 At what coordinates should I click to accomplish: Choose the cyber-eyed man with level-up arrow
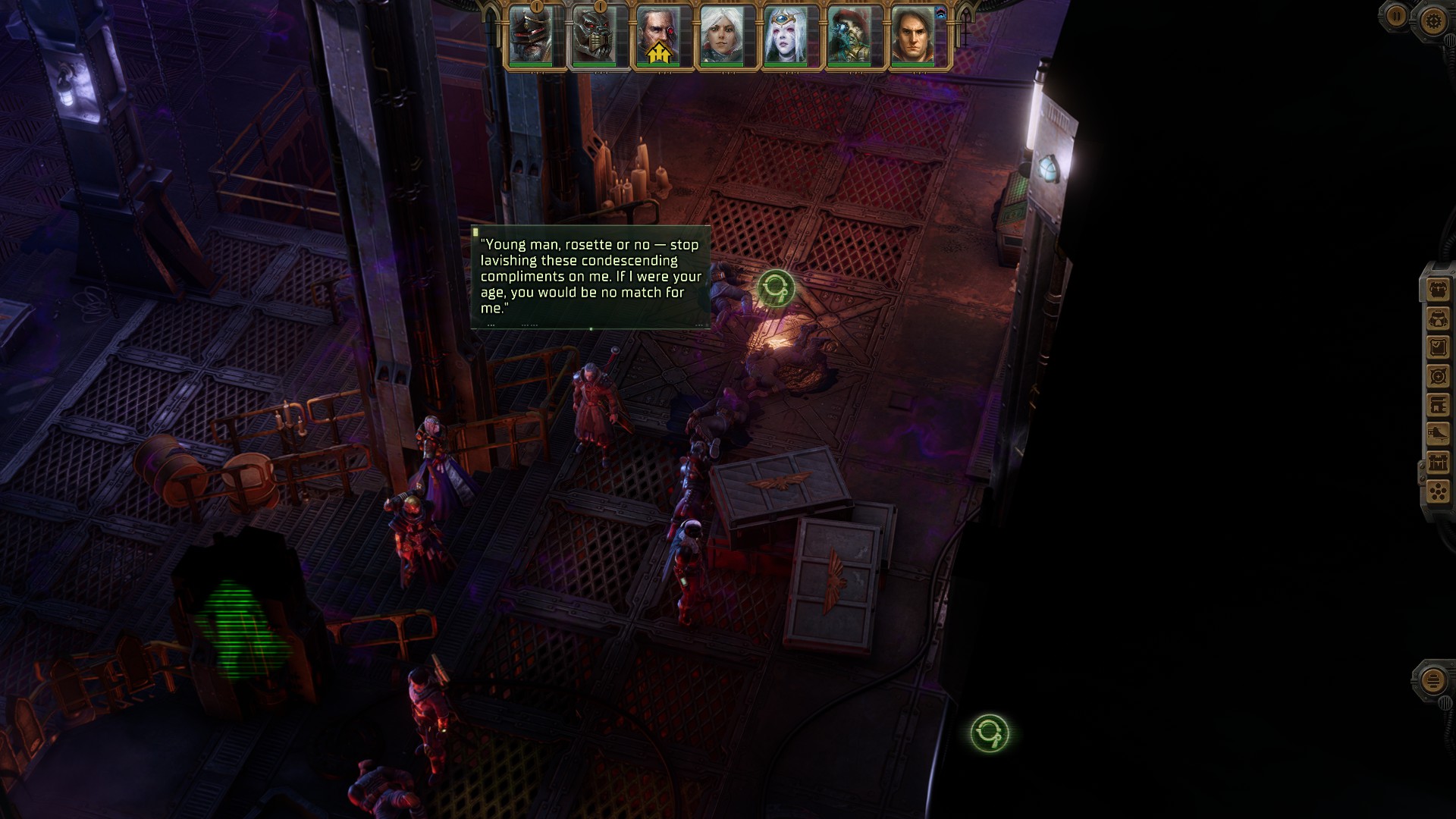point(657,35)
